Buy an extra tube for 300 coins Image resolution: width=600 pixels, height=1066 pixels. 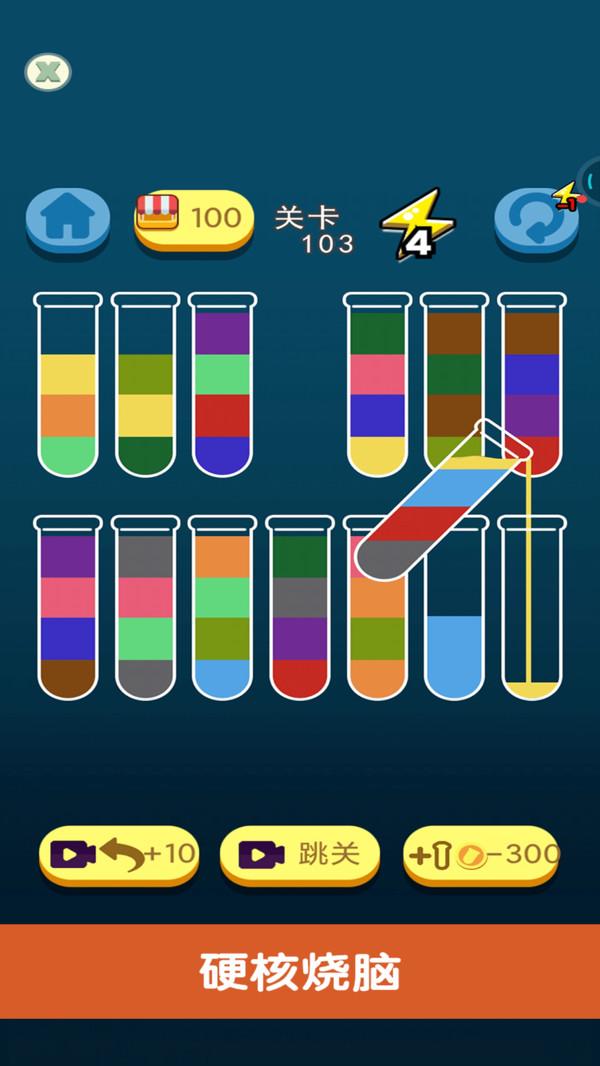(x=481, y=854)
